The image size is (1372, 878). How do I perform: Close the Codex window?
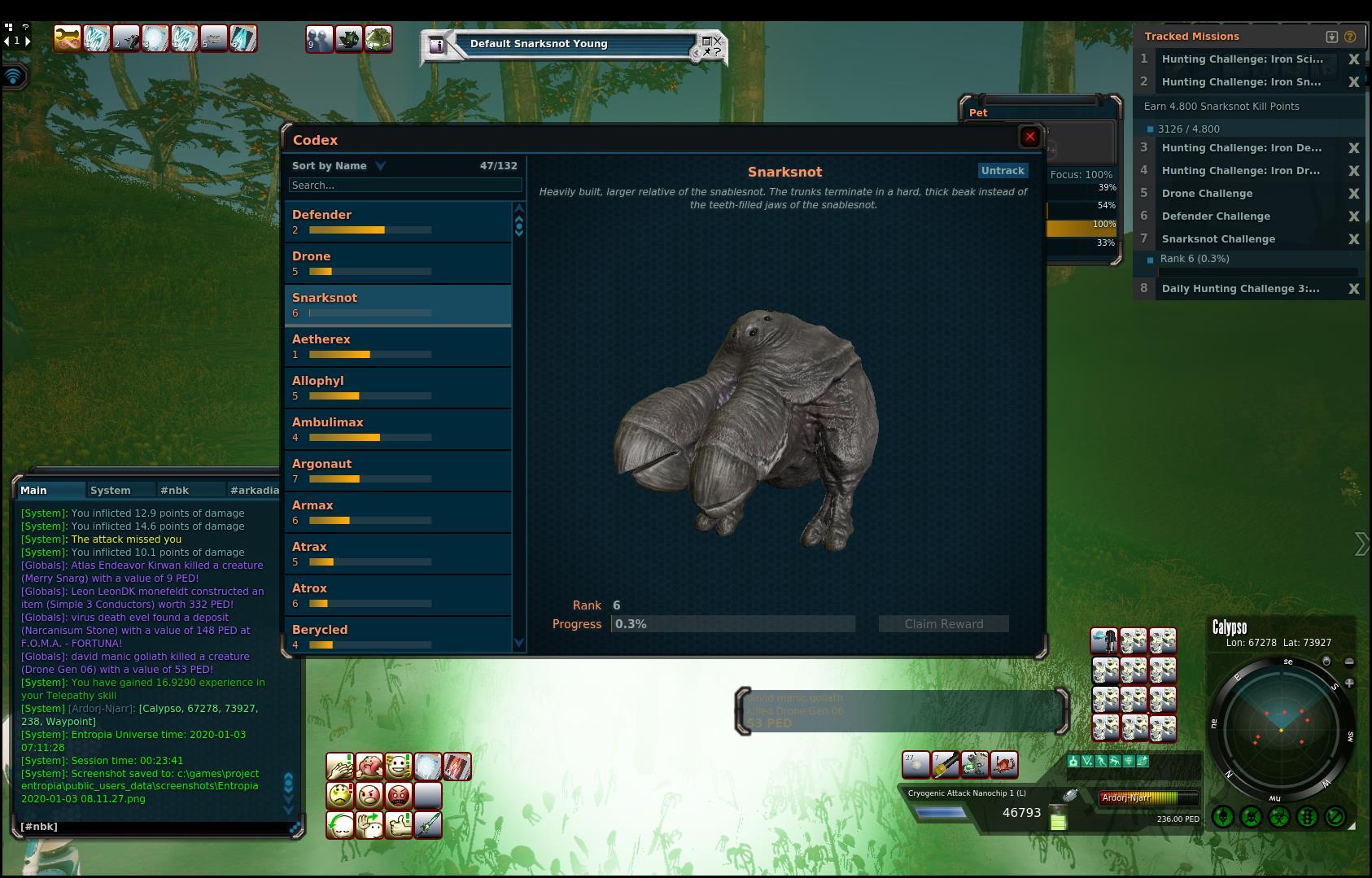pyautogui.click(x=1029, y=137)
